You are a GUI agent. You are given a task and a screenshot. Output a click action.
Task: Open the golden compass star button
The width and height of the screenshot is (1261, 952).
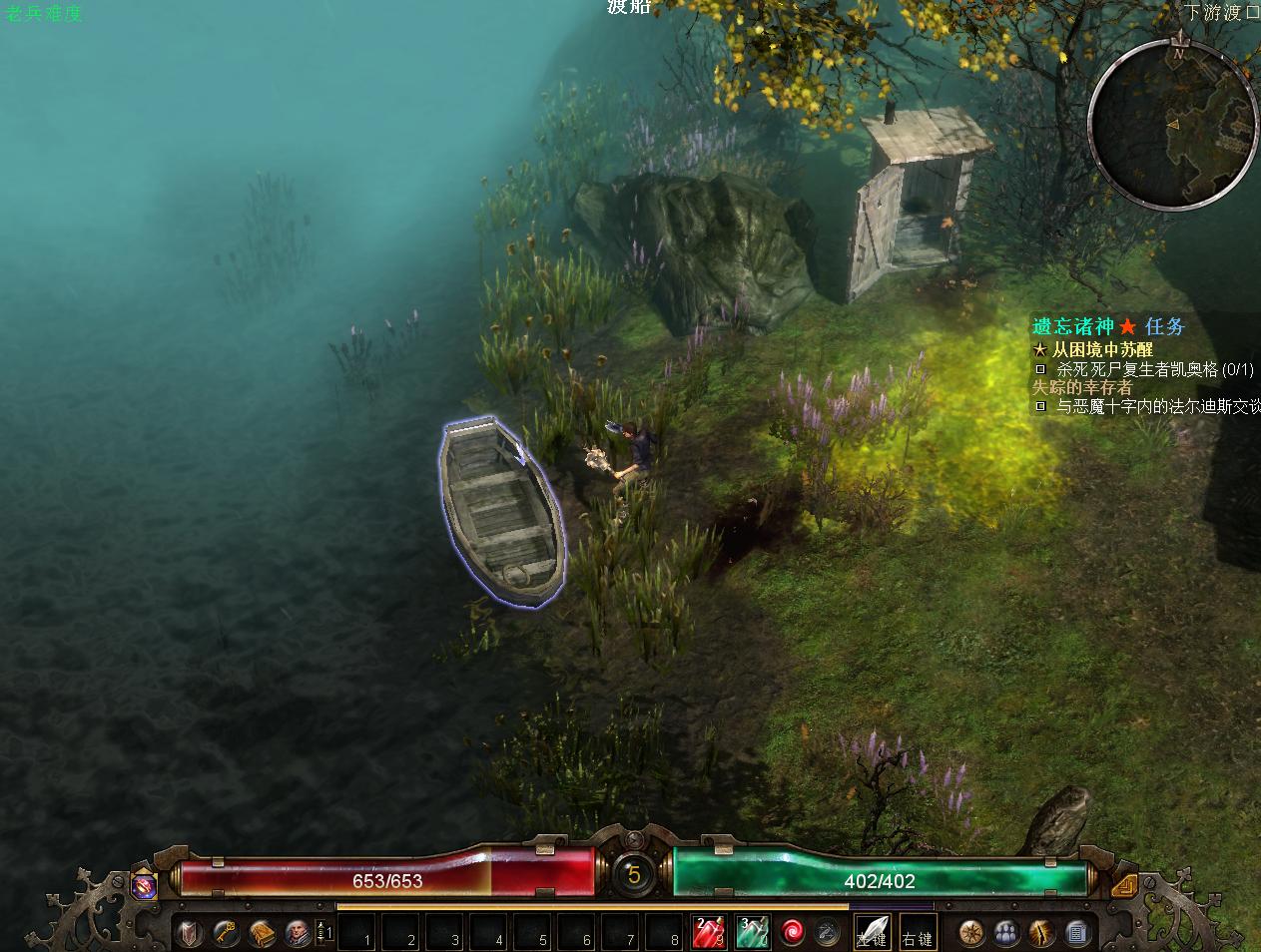(x=971, y=933)
